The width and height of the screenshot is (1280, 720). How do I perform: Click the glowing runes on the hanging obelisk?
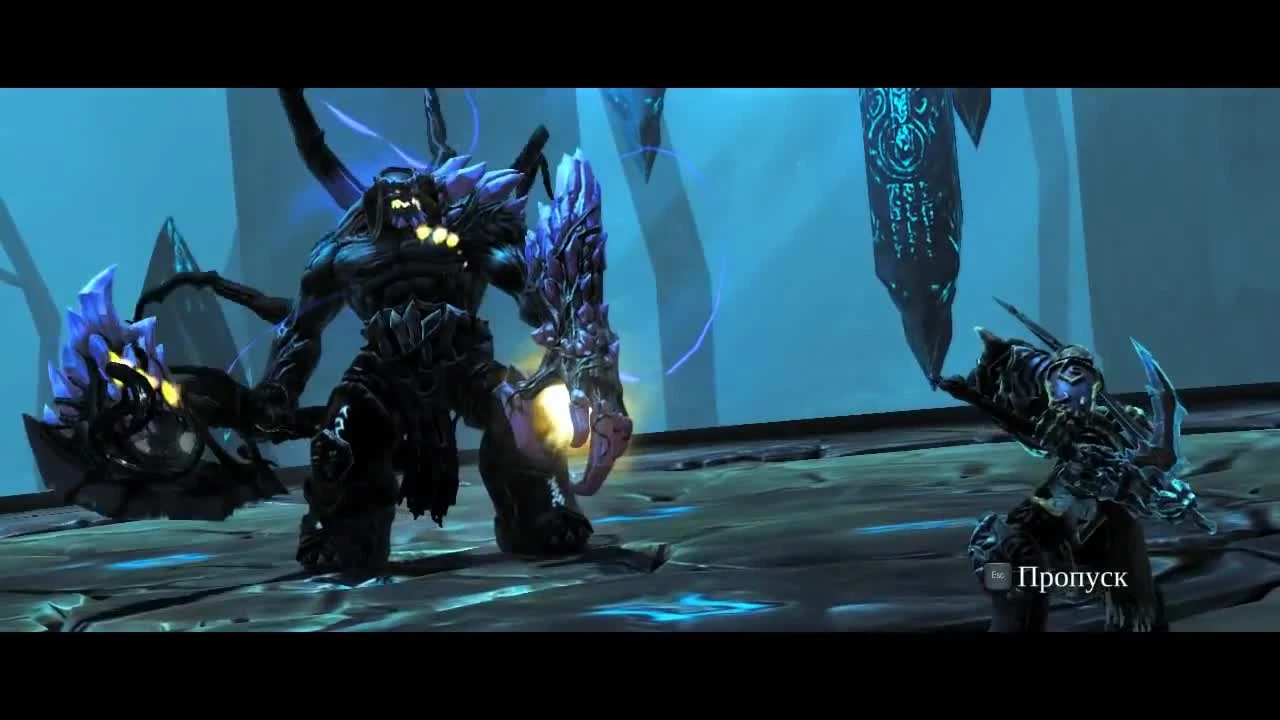(x=900, y=150)
